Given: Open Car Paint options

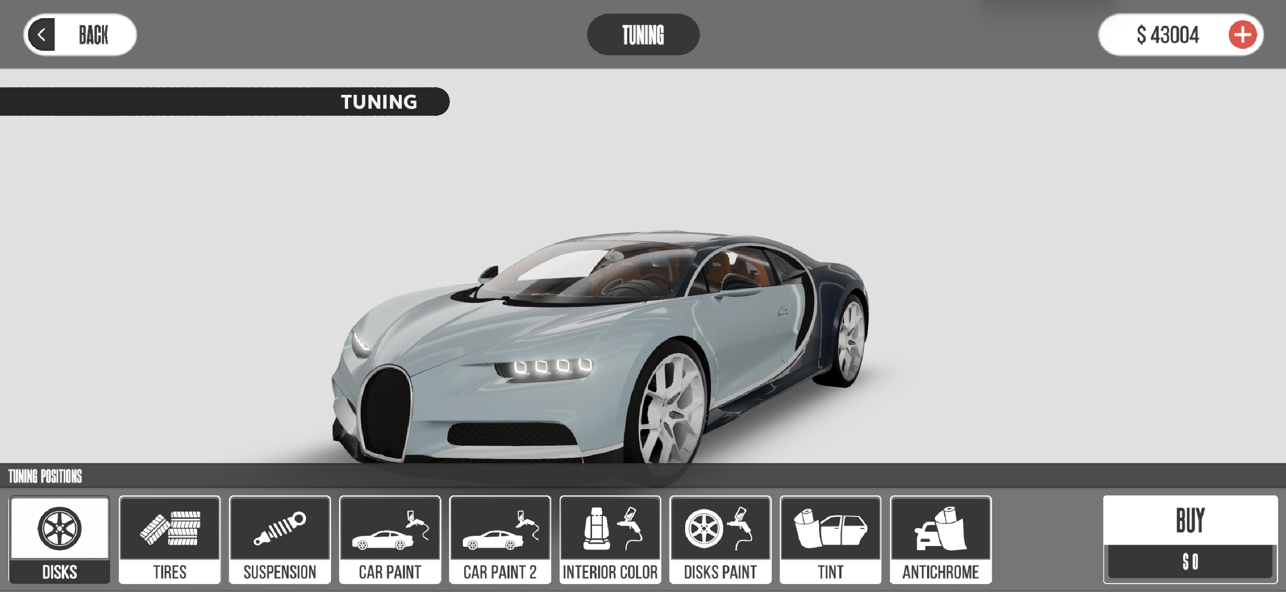Looking at the screenshot, I should click(x=390, y=540).
